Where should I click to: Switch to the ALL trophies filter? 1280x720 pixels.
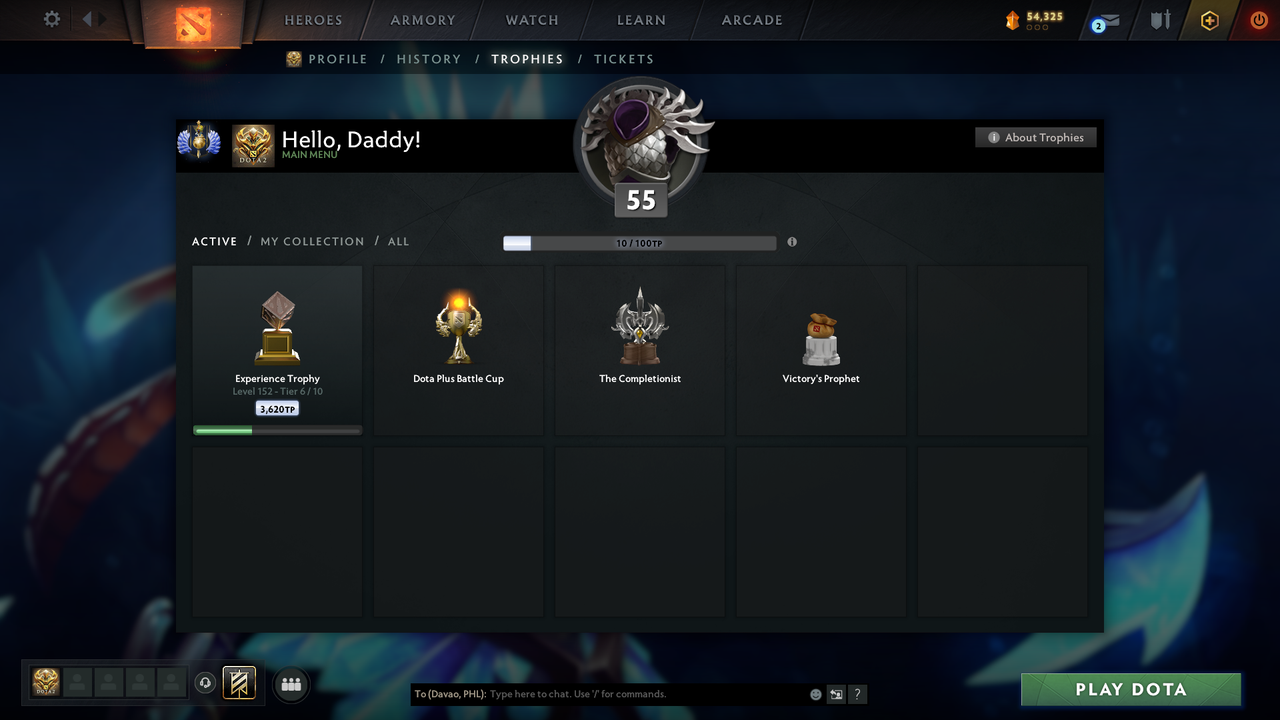[x=398, y=241]
